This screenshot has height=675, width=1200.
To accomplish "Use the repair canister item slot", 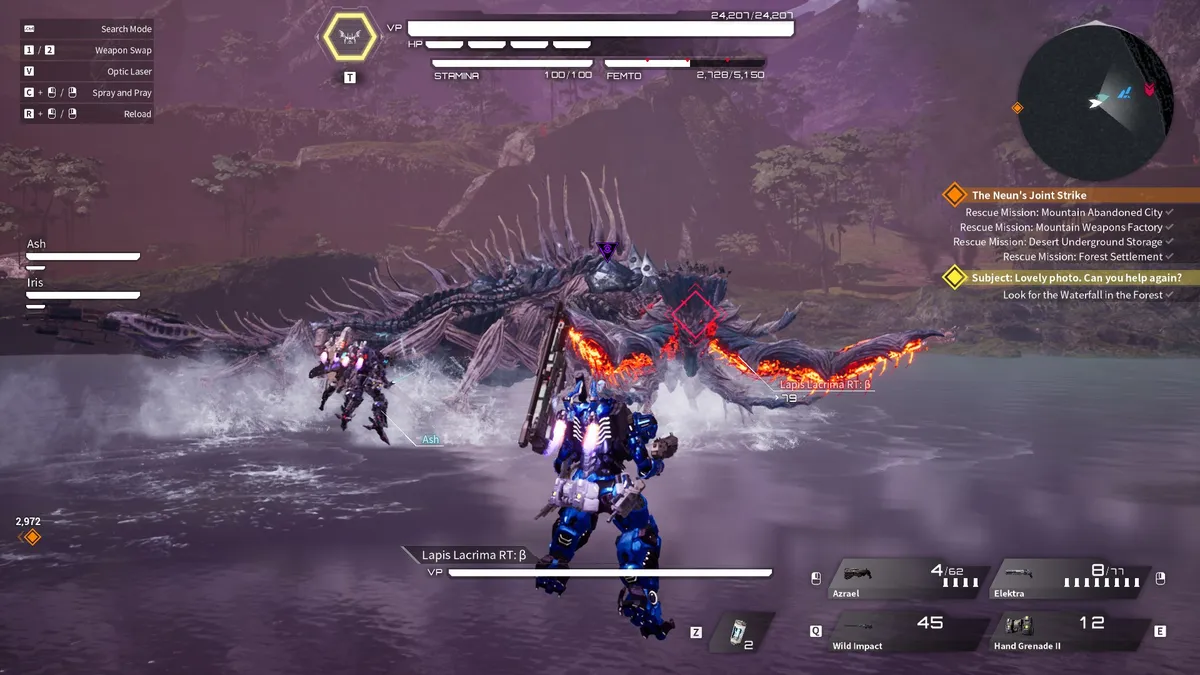I will point(739,632).
